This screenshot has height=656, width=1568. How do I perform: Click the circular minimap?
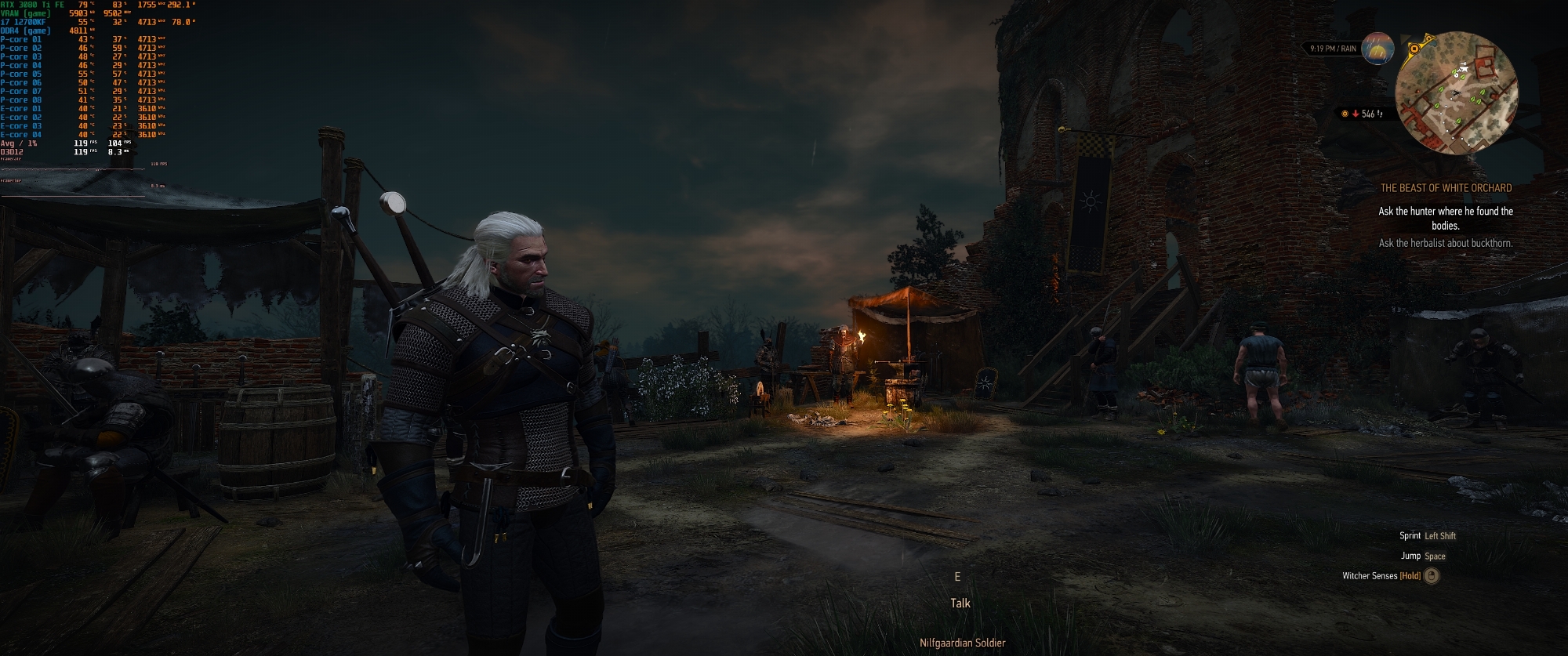click(1457, 93)
